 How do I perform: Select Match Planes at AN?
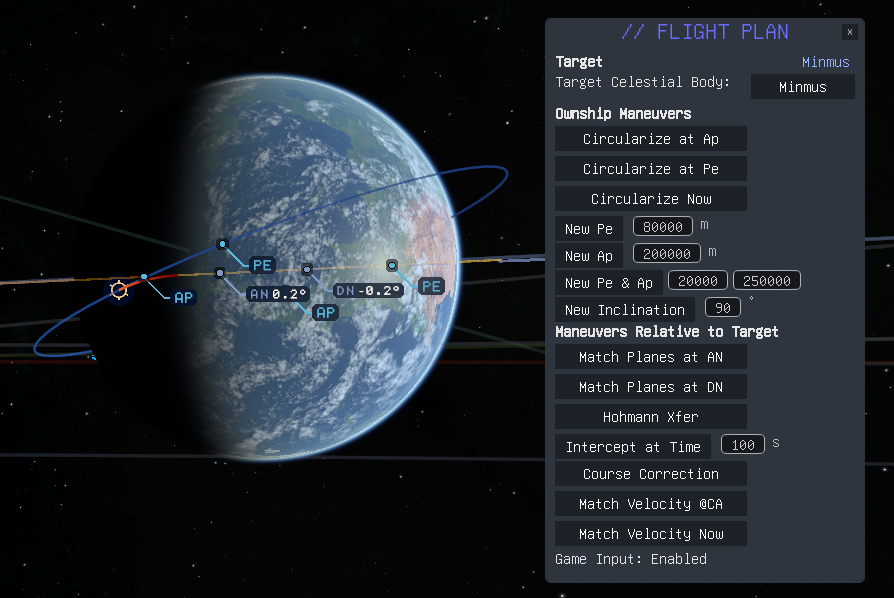pos(650,357)
